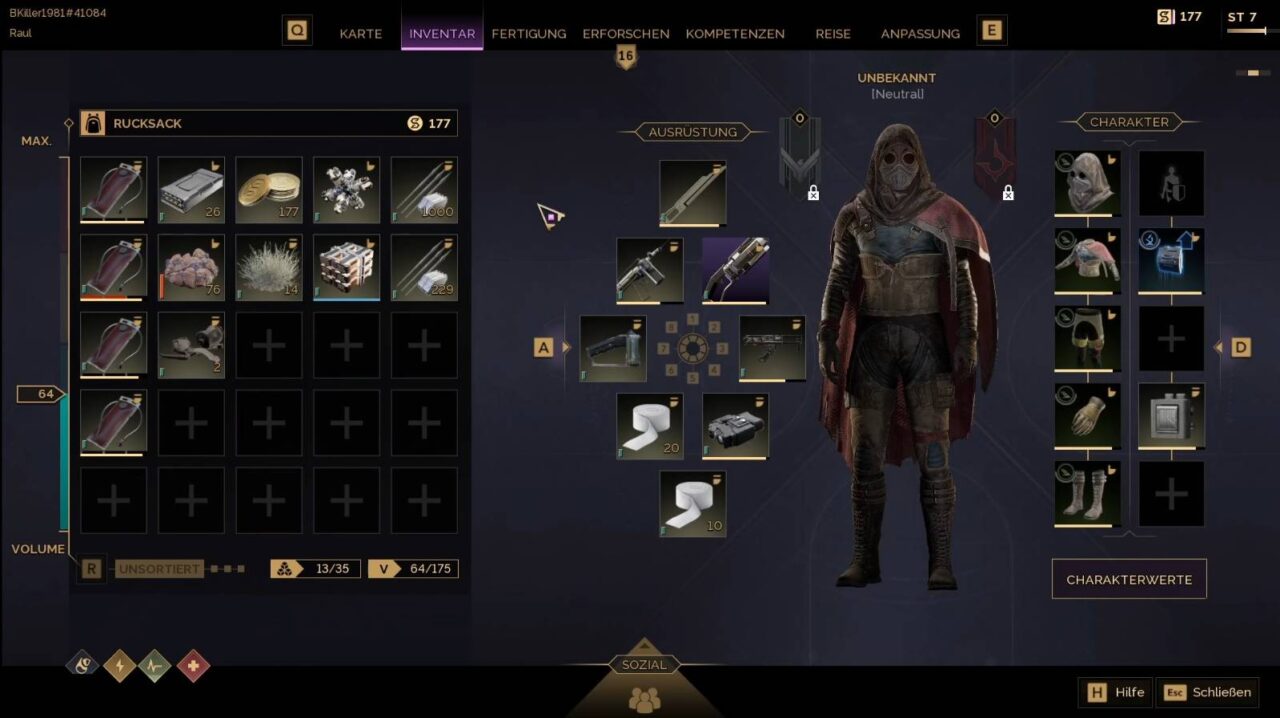The width and height of the screenshot is (1280, 718).
Task: Select the plant fiber bundle slot
Action: [x=269, y=267]
